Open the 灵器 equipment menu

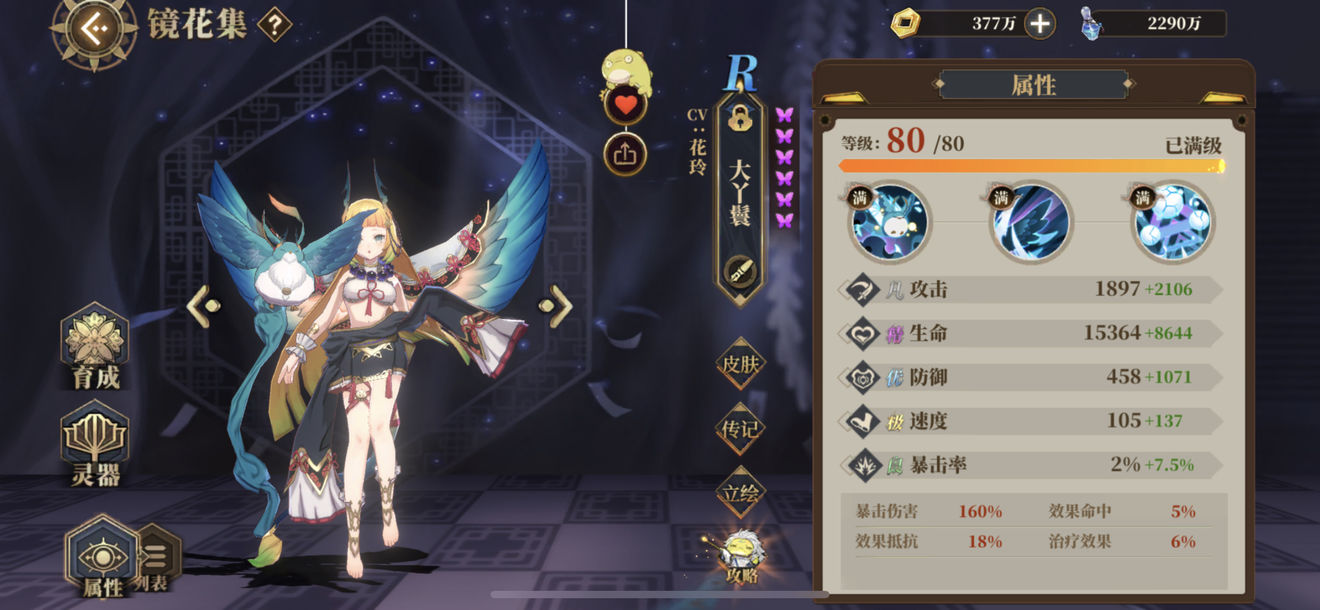coord(95,445)
